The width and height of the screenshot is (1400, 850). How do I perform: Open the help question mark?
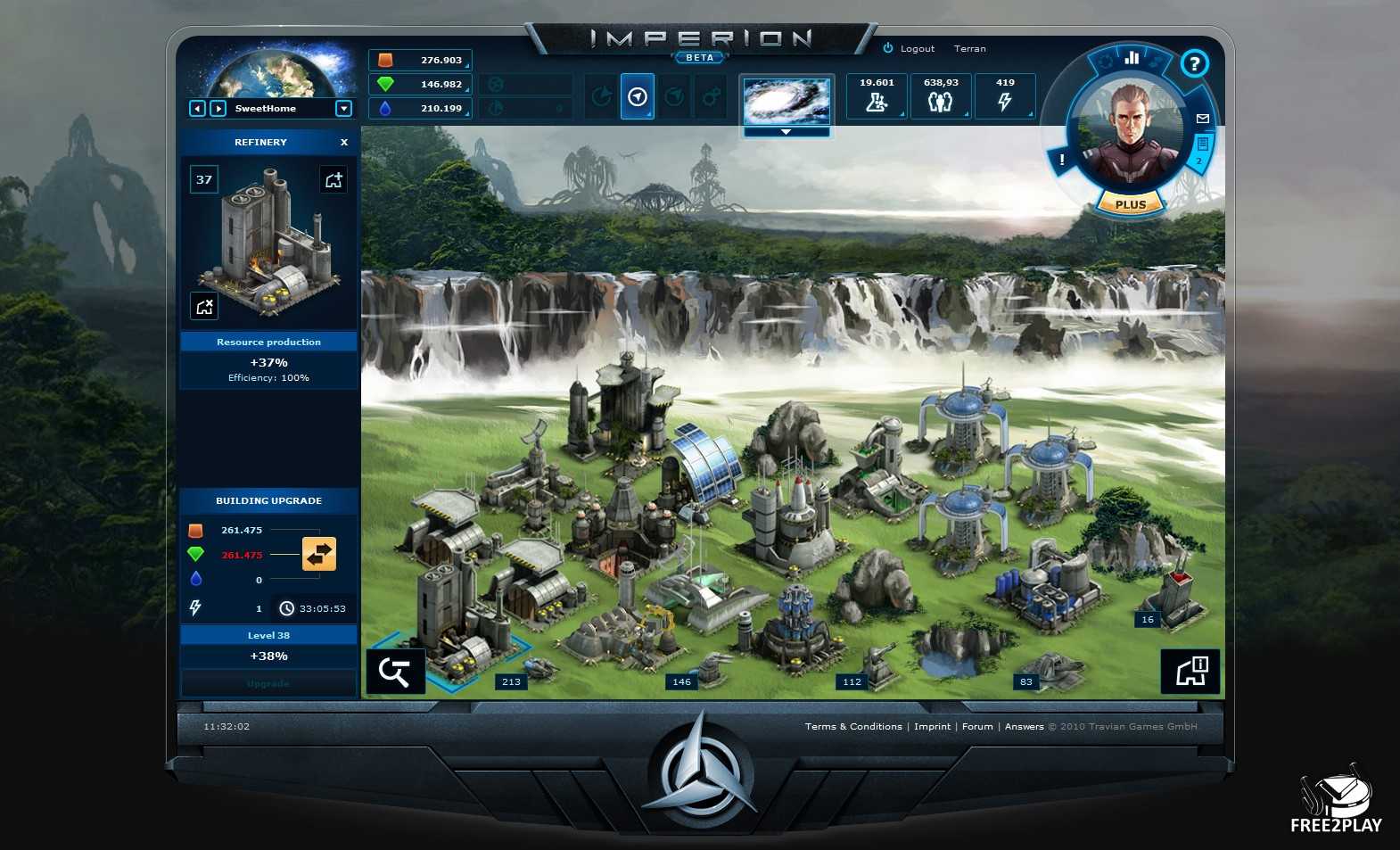pyautogui.click(x=1194, y=63)
